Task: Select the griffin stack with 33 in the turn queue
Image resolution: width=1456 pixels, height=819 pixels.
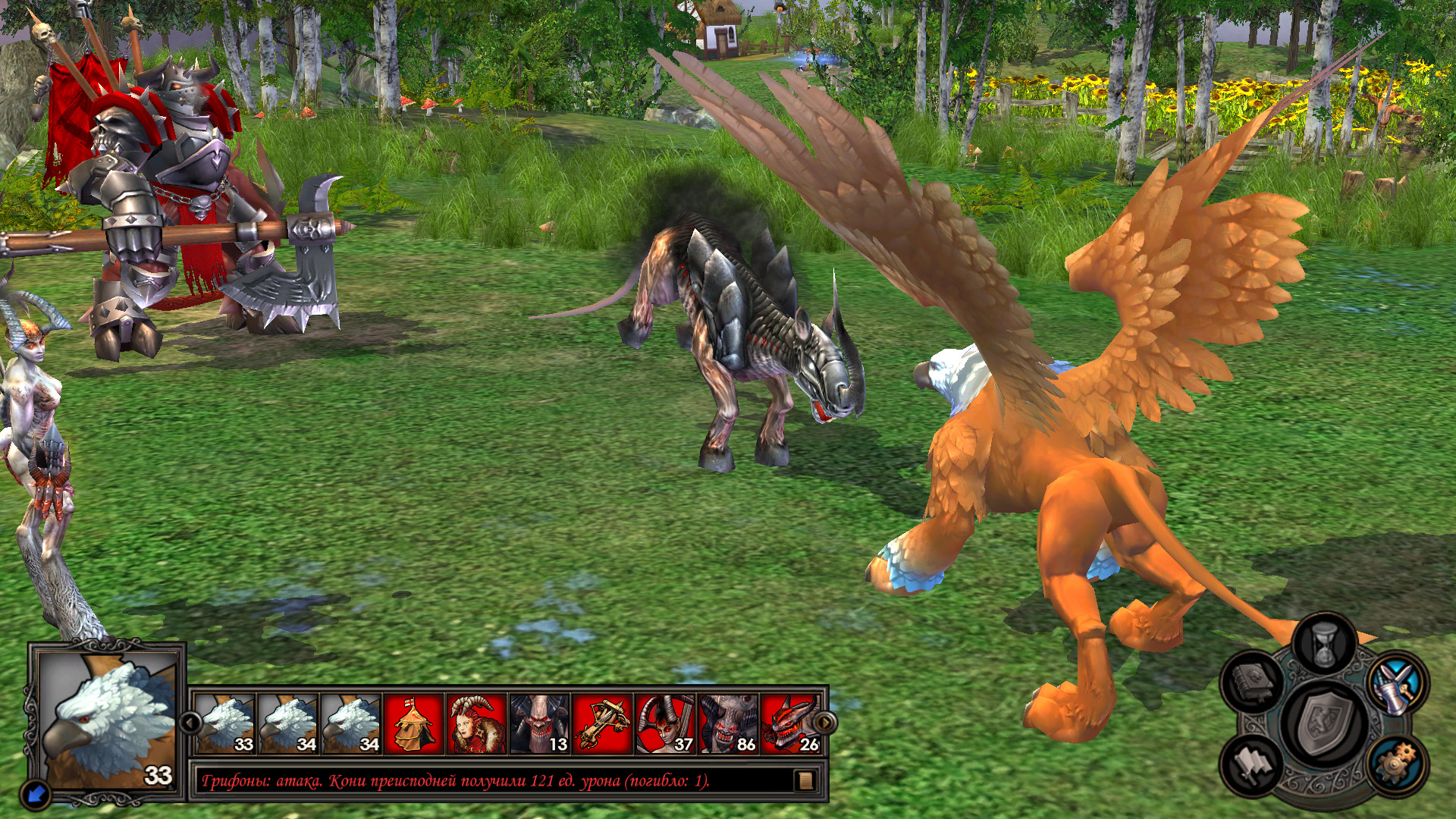Action: pyautogui.click(x=225, y=724)
